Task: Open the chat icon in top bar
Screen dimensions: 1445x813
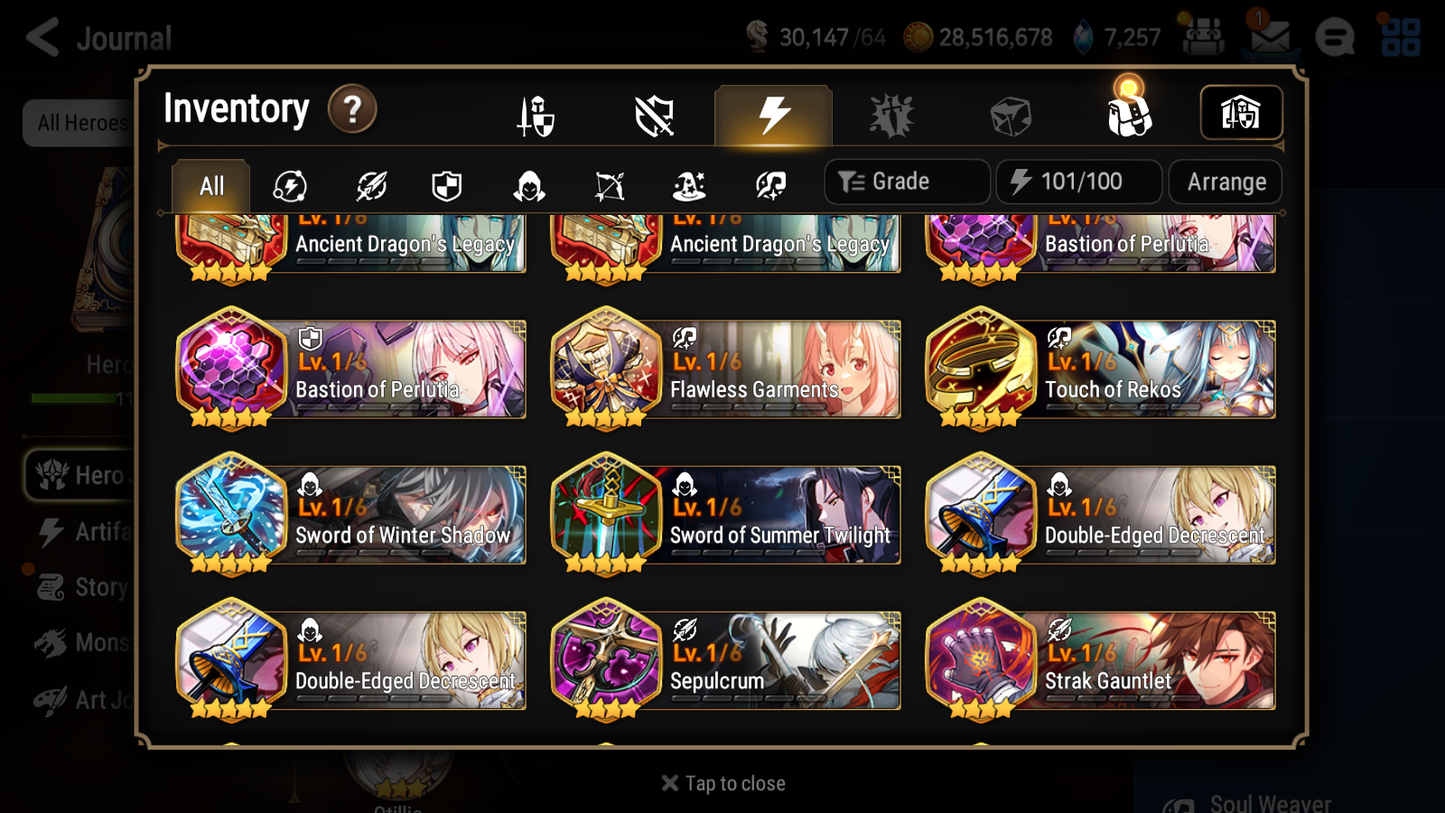Action: (x=1334, y=37)
